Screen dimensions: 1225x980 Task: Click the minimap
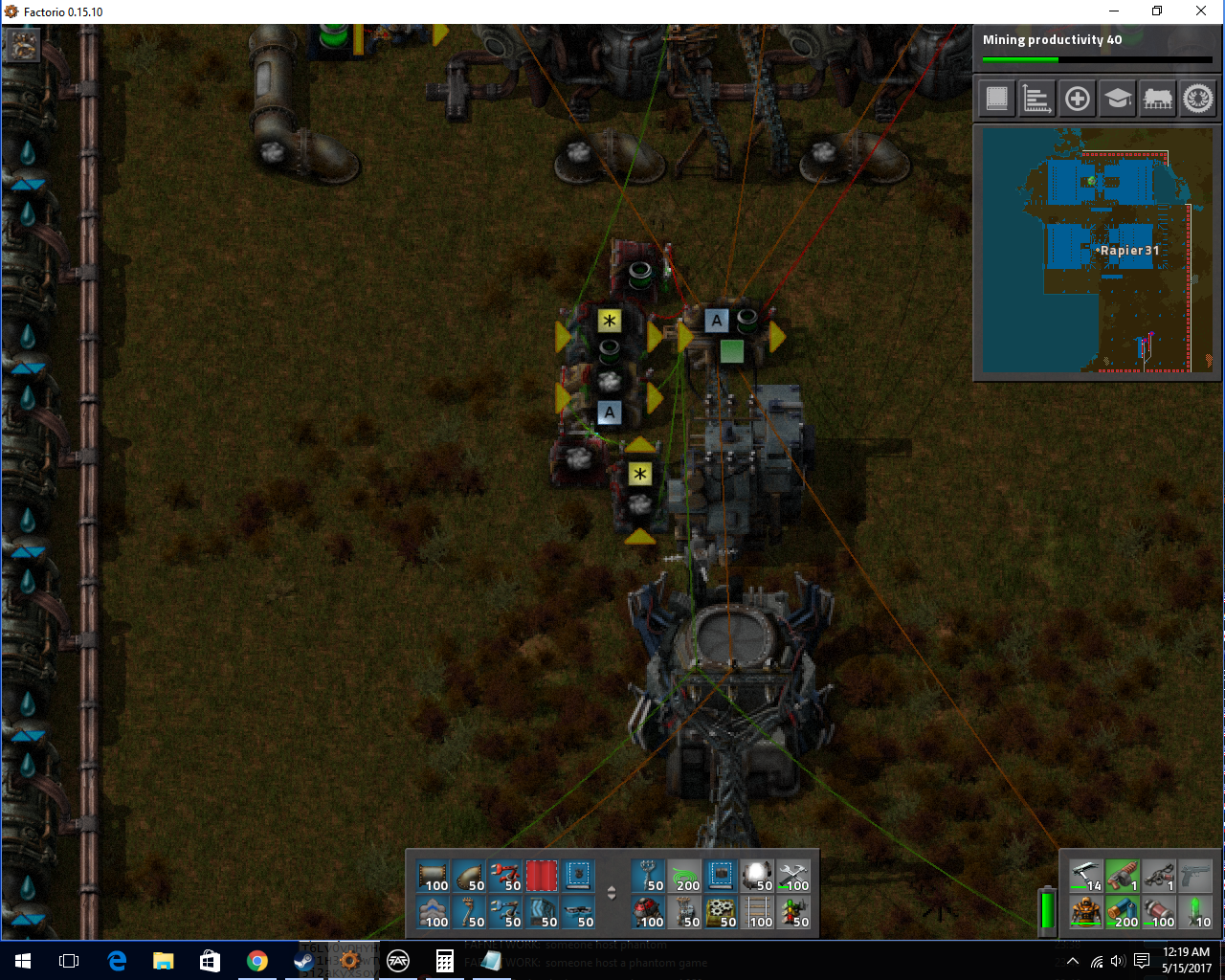1094,250
